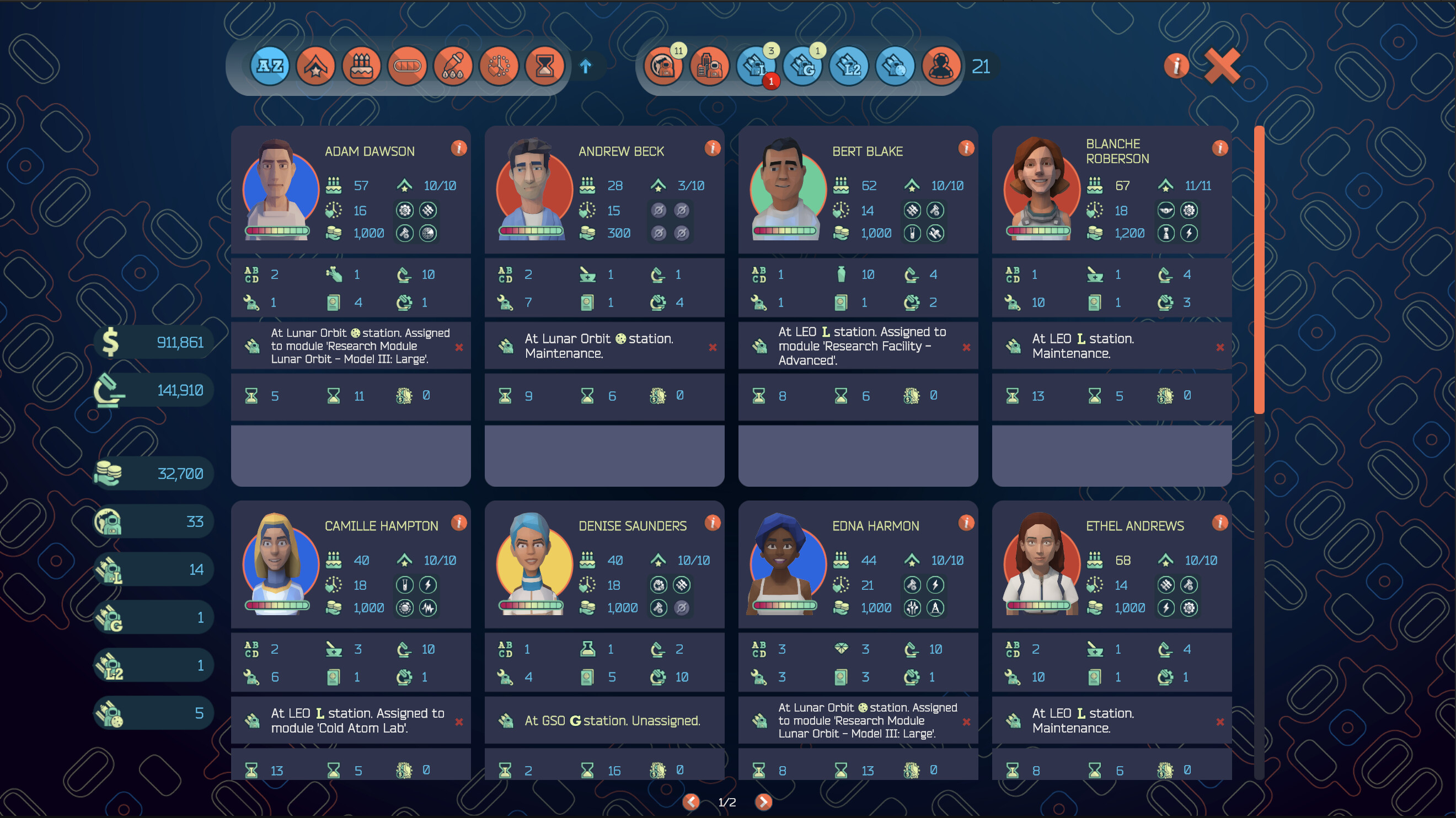This screenshot has width=1456, height=818.
Task: Go to the next roster page
Action: coord(763,801)
